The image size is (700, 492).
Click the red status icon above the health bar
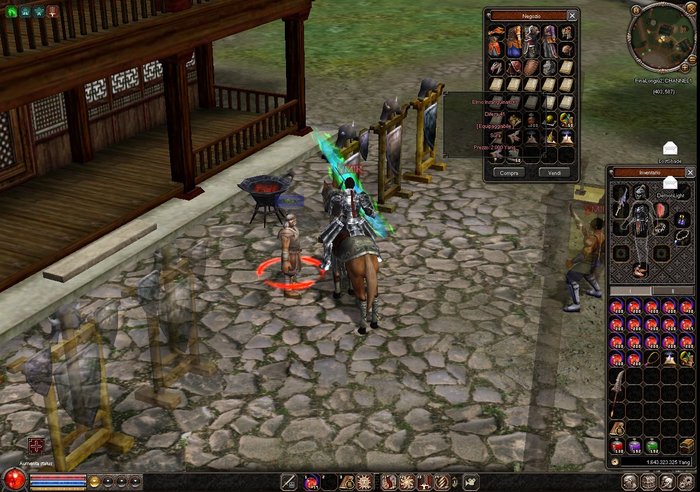[x=36, y=445]
